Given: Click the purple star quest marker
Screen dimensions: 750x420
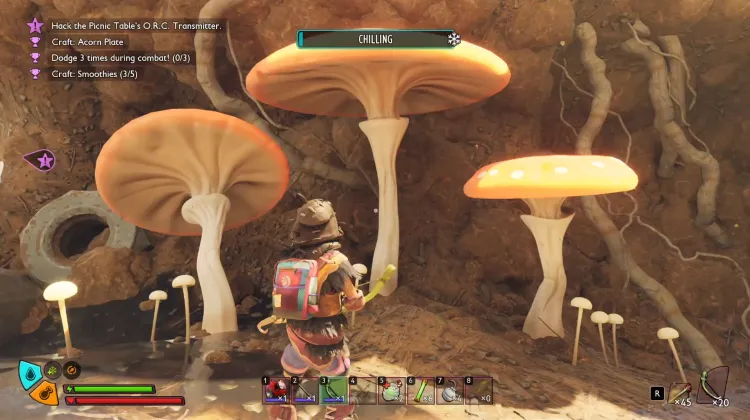Looking at the screenshot, I should pos(43,159).
